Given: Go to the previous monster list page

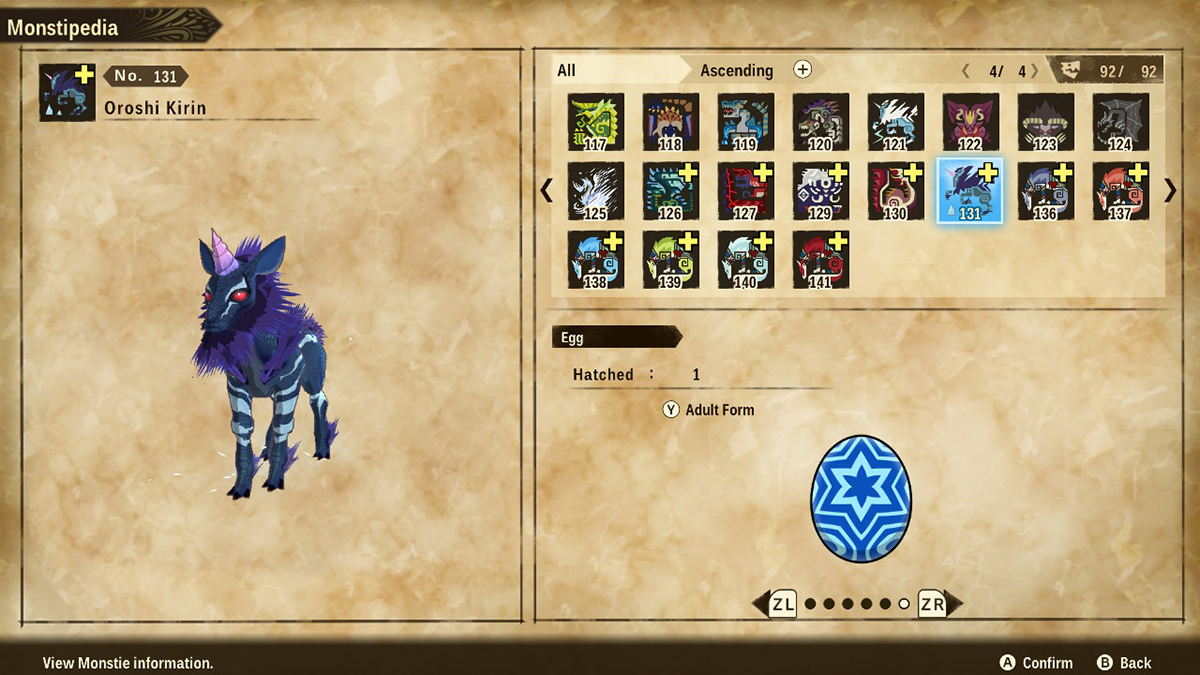Looking at the screenshot, I should pos(547,190).
